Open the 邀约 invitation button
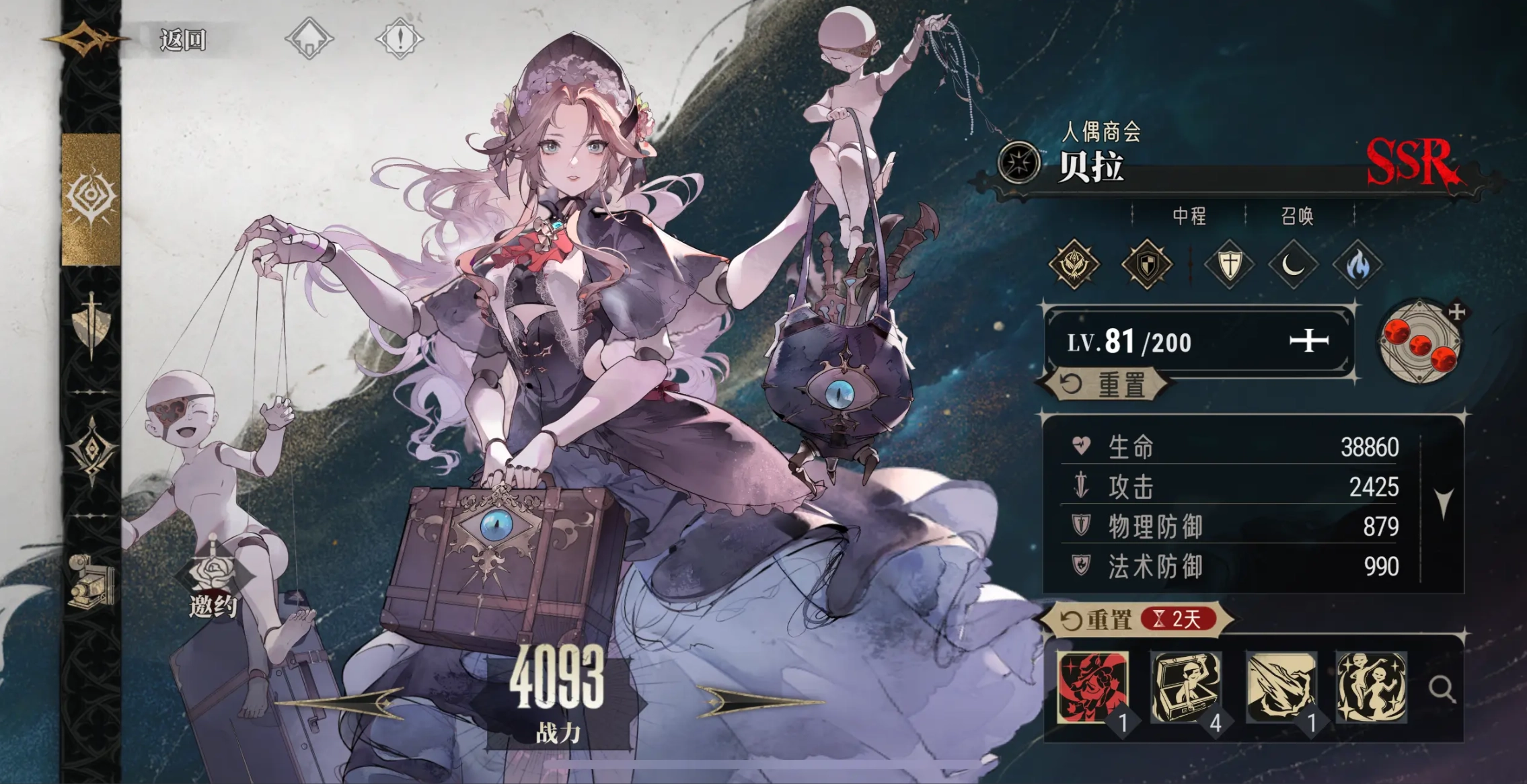Viewport: 1527px width, 784px height. click(213, 586)
